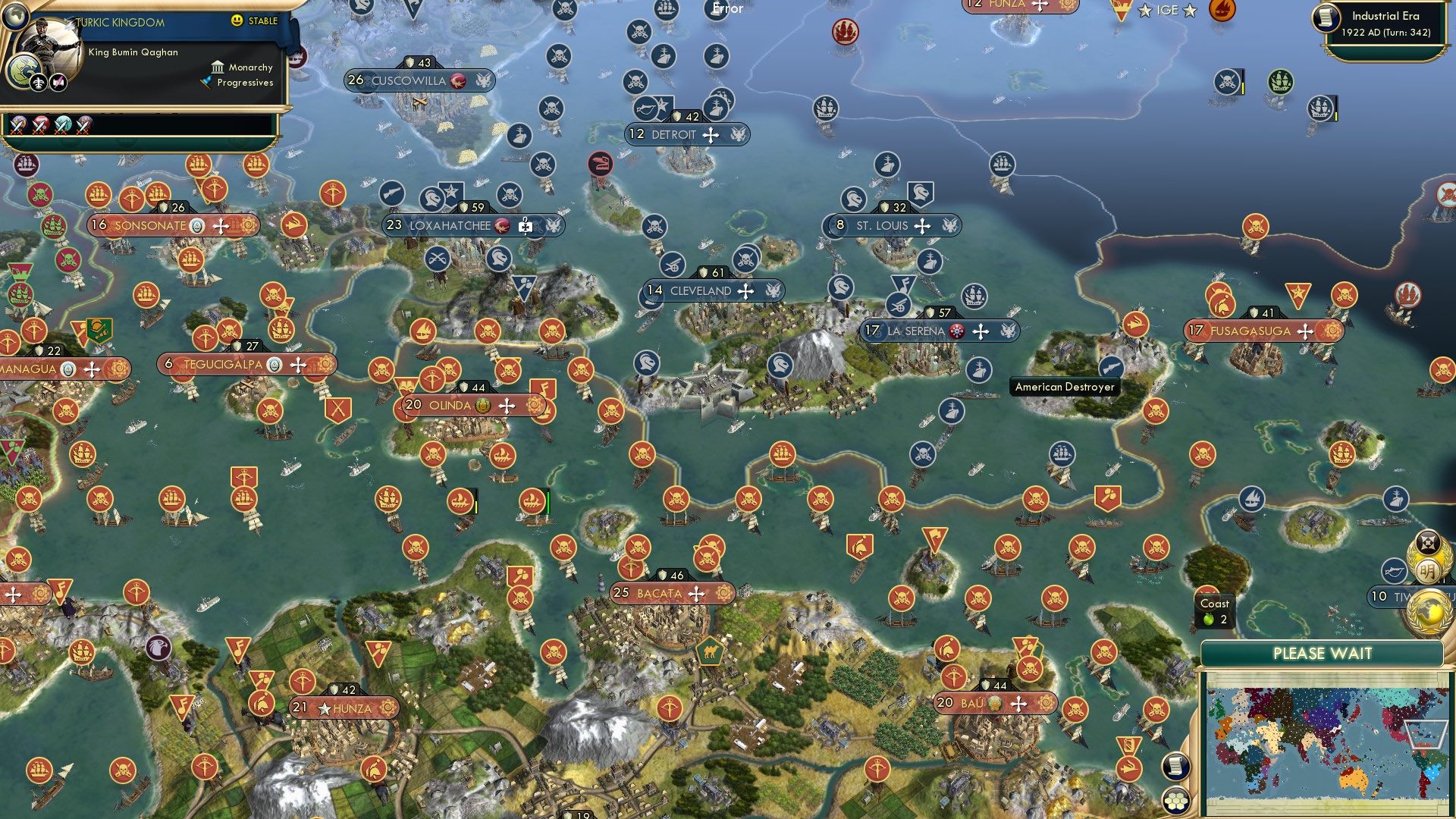Click the green health bar of the embarked unit
This screenshot has width=1456, height=819.
[548, 503]
